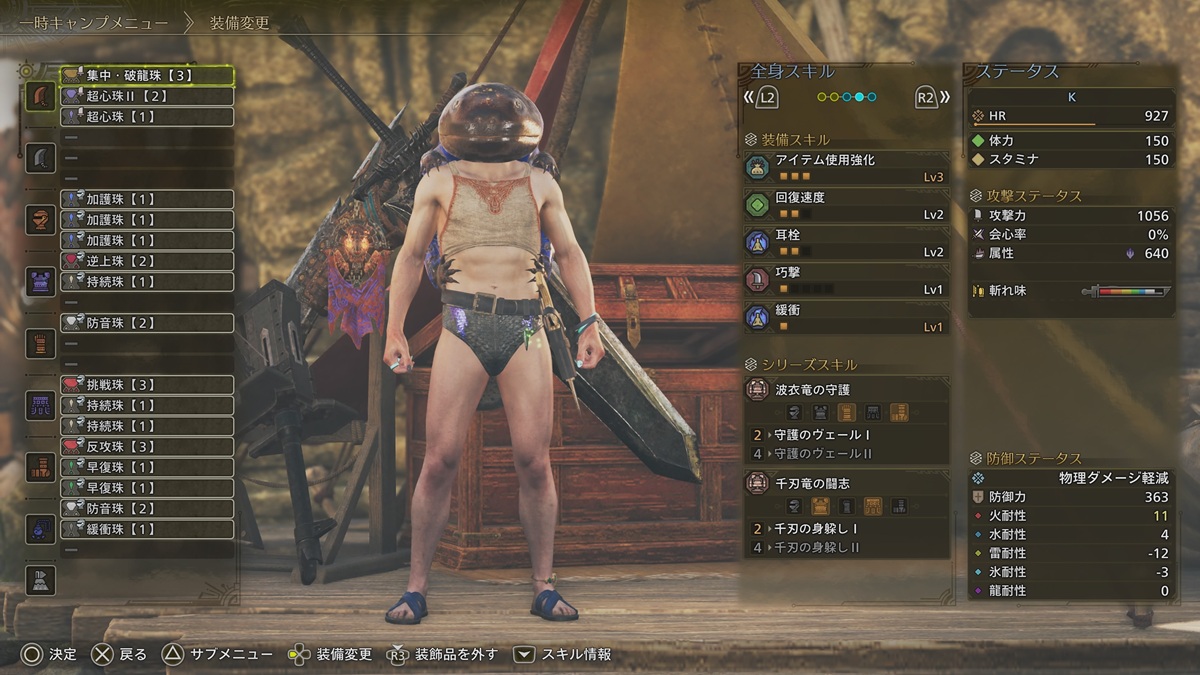Choose the helmet equipment icon
Screen dimensions: 1200x675
40,220
